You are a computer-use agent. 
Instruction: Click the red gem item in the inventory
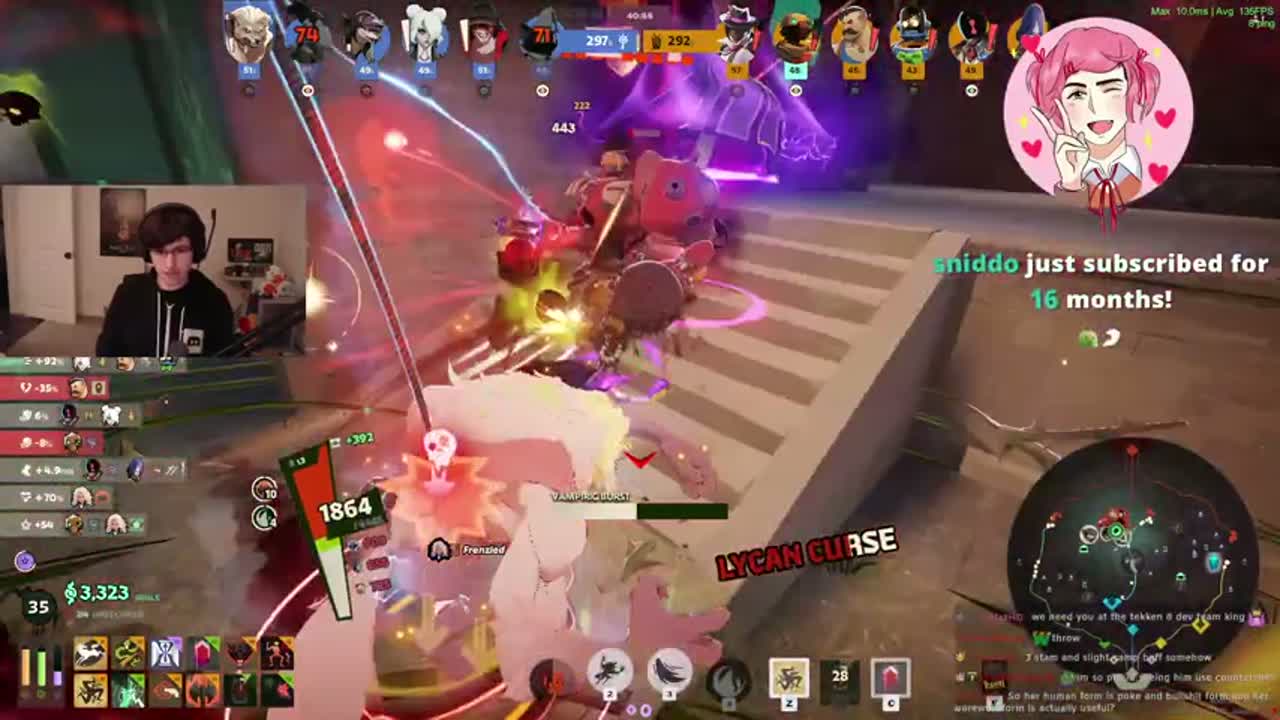pos(202,653)
